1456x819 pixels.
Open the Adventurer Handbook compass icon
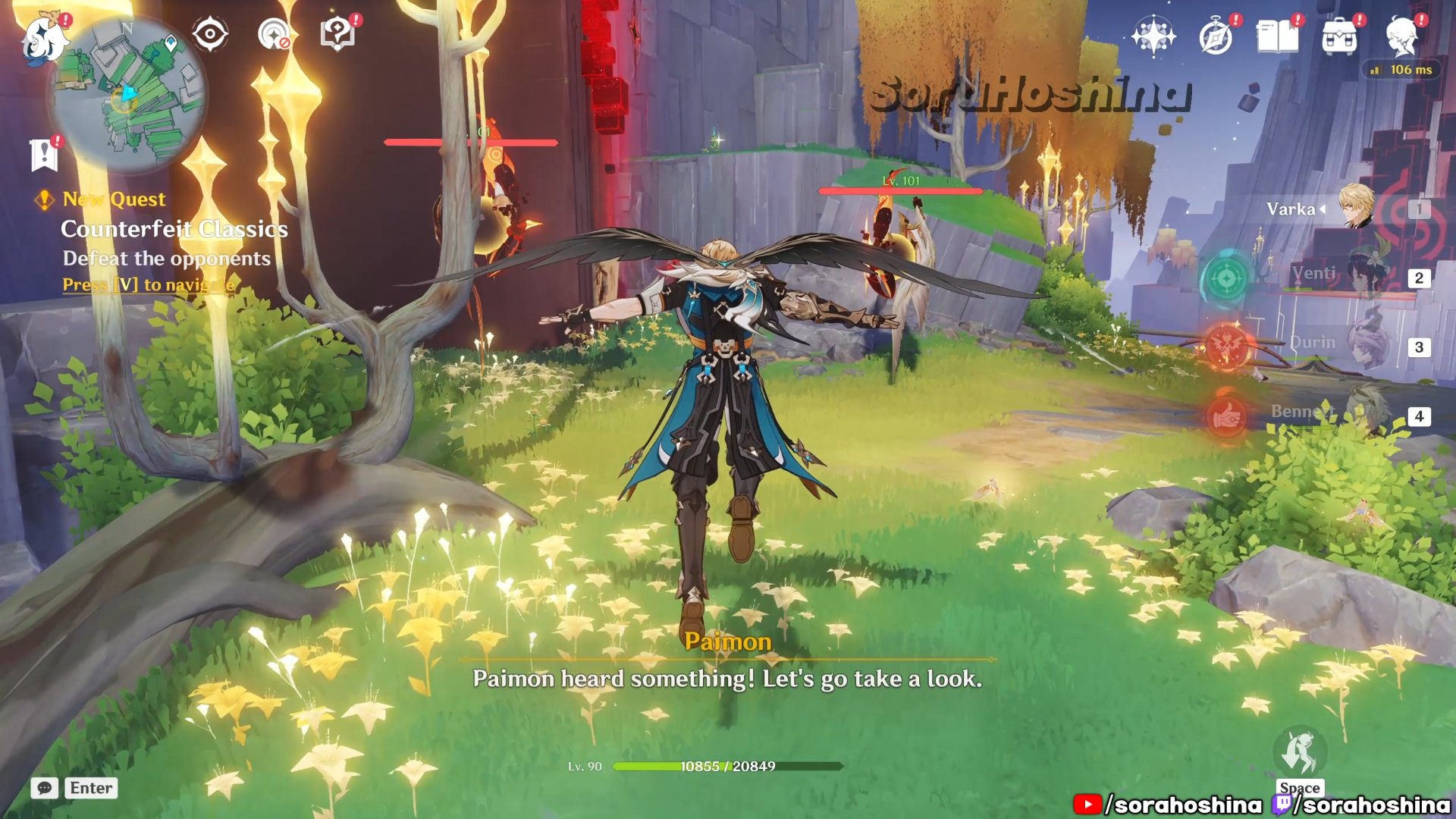click(1216, 36)
